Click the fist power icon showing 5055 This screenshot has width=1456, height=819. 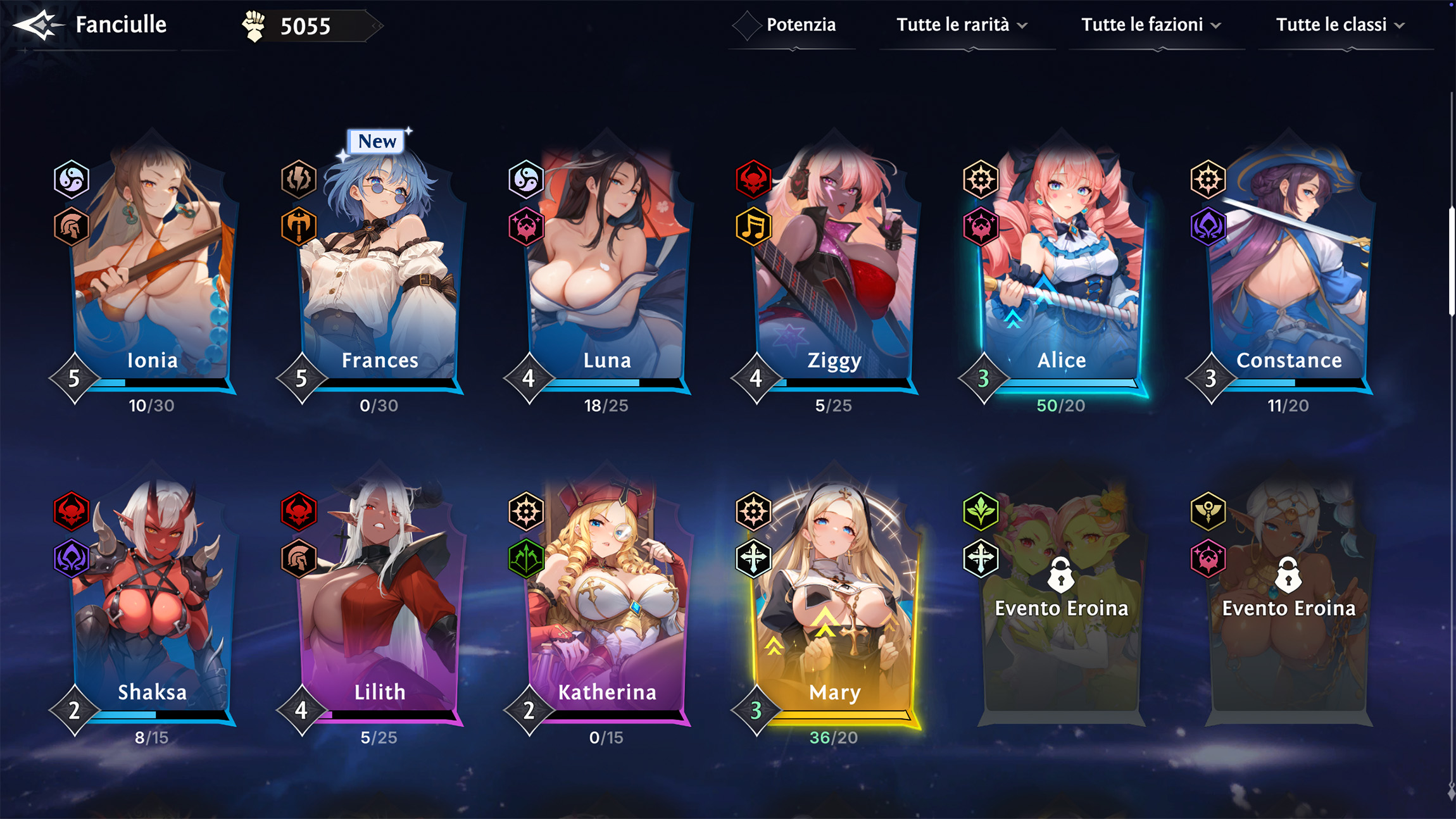tap(254, 25)
